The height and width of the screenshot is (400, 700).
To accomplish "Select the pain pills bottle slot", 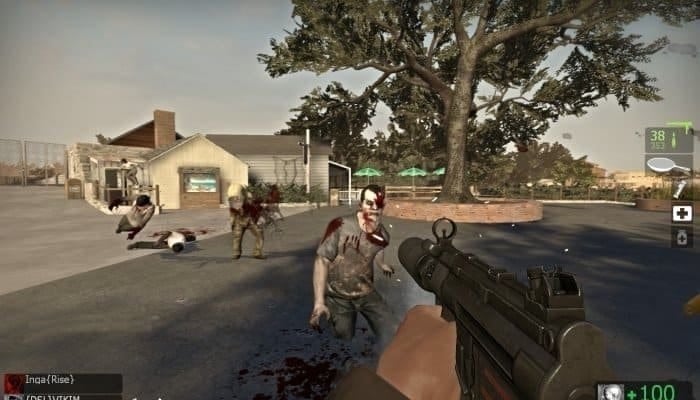I will coord(681,237).
